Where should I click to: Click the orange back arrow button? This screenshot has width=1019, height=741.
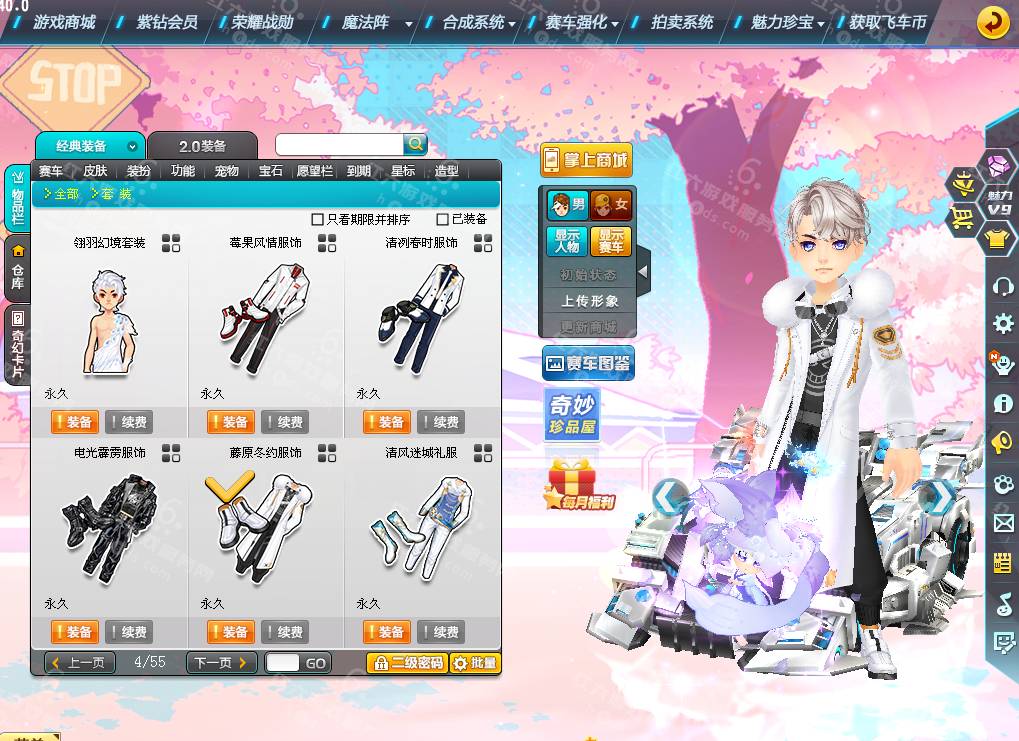(x=992, y=22)
